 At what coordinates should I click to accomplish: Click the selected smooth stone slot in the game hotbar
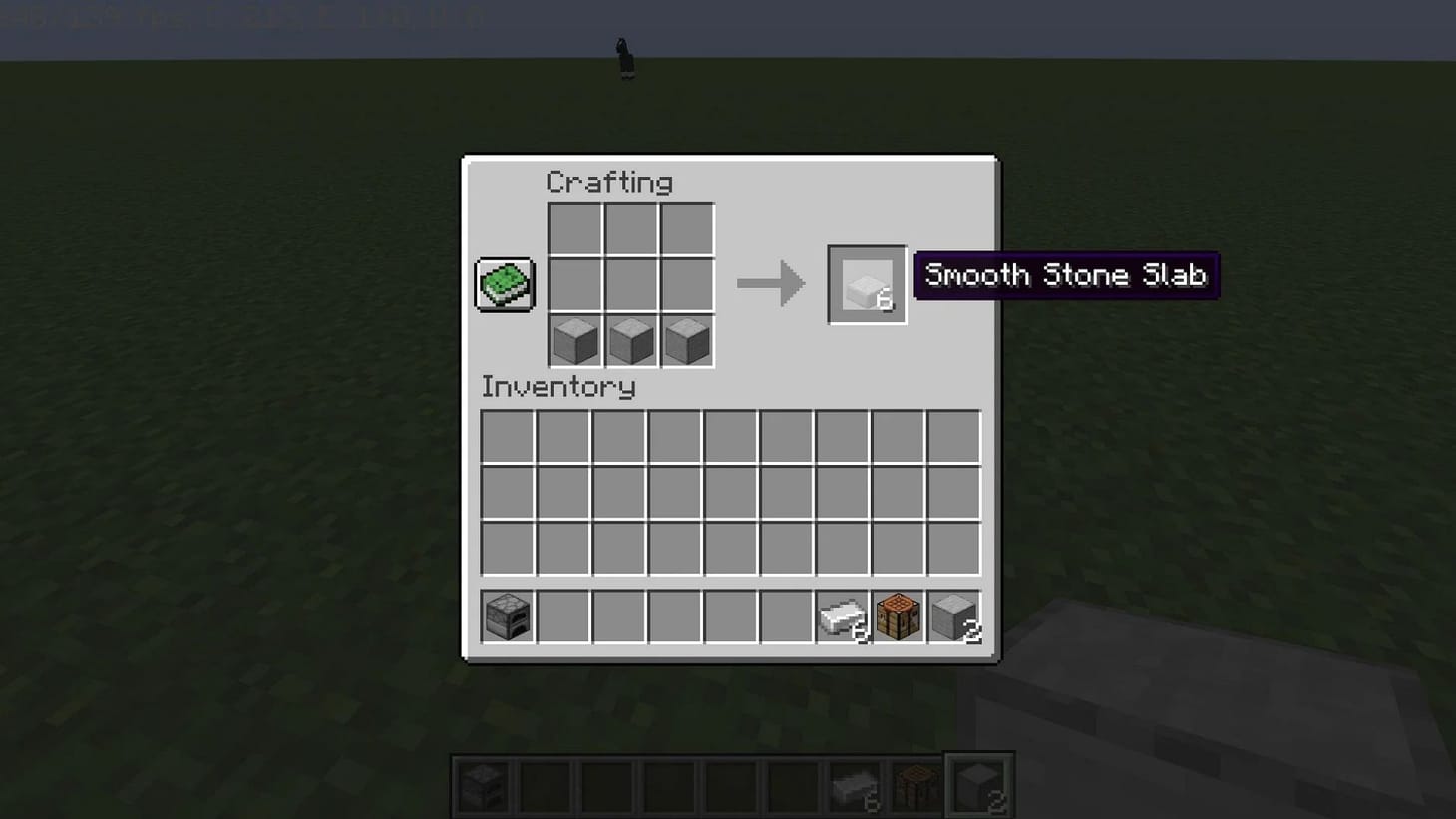coord(978,784)
